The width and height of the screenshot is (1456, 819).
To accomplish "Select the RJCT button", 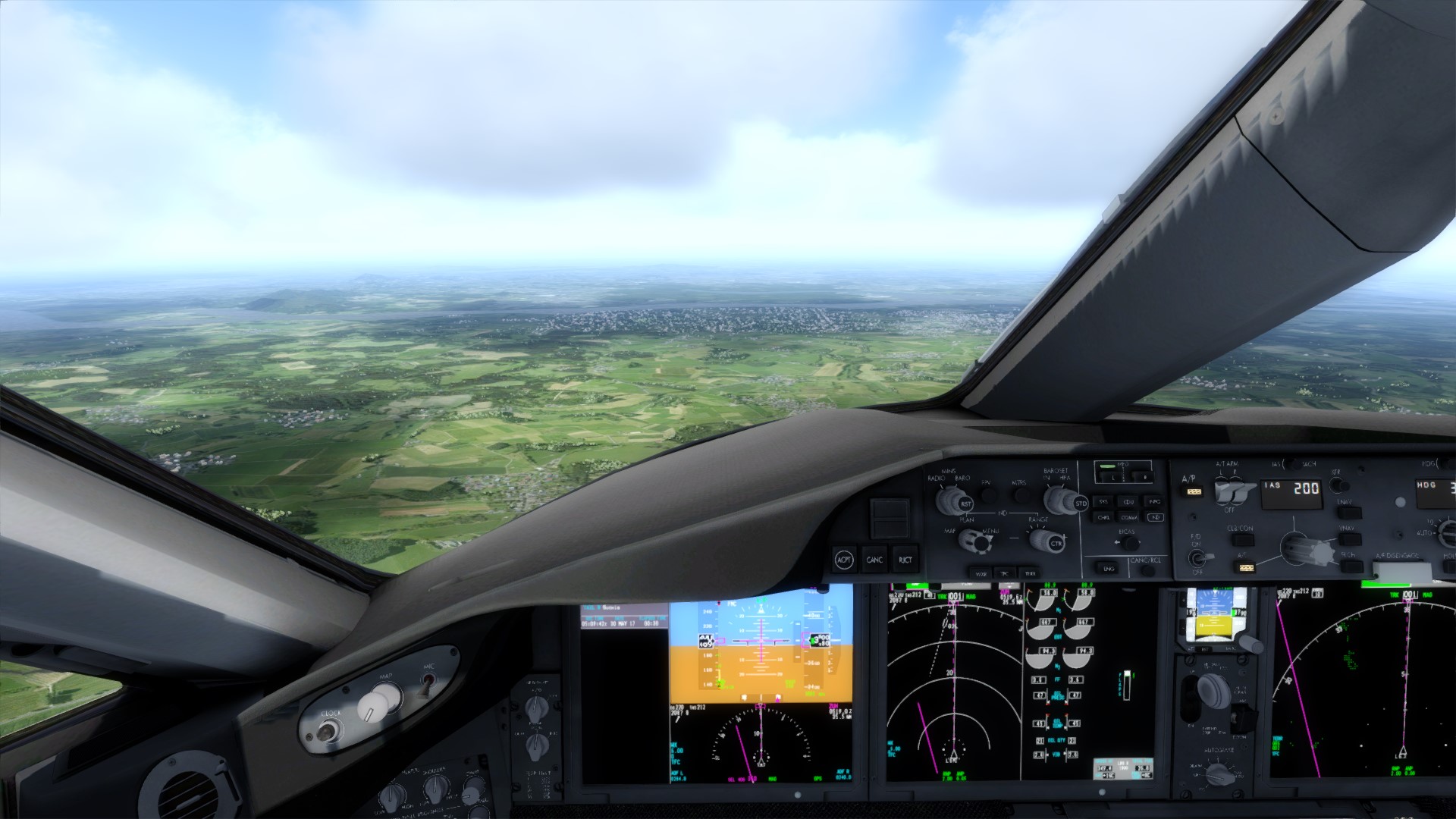I will click(x=905, y=560).
